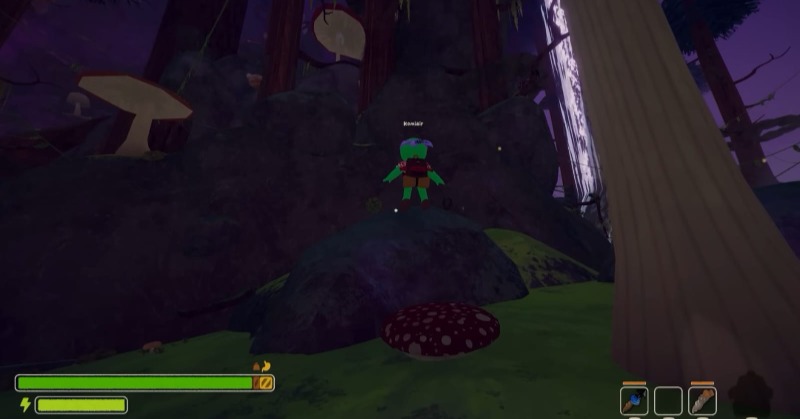Open the dark backpack silhouette slot
800x419 pixels.
(750, 394)
